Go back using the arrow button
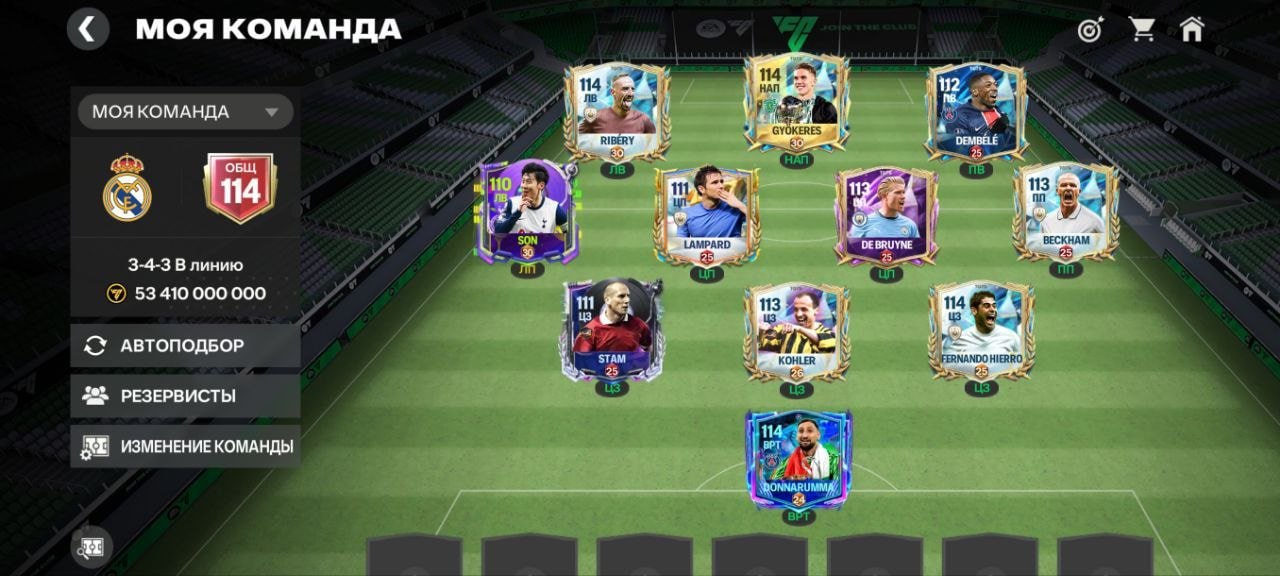The width and height of the screenshot is (1280, 576). 88,29
